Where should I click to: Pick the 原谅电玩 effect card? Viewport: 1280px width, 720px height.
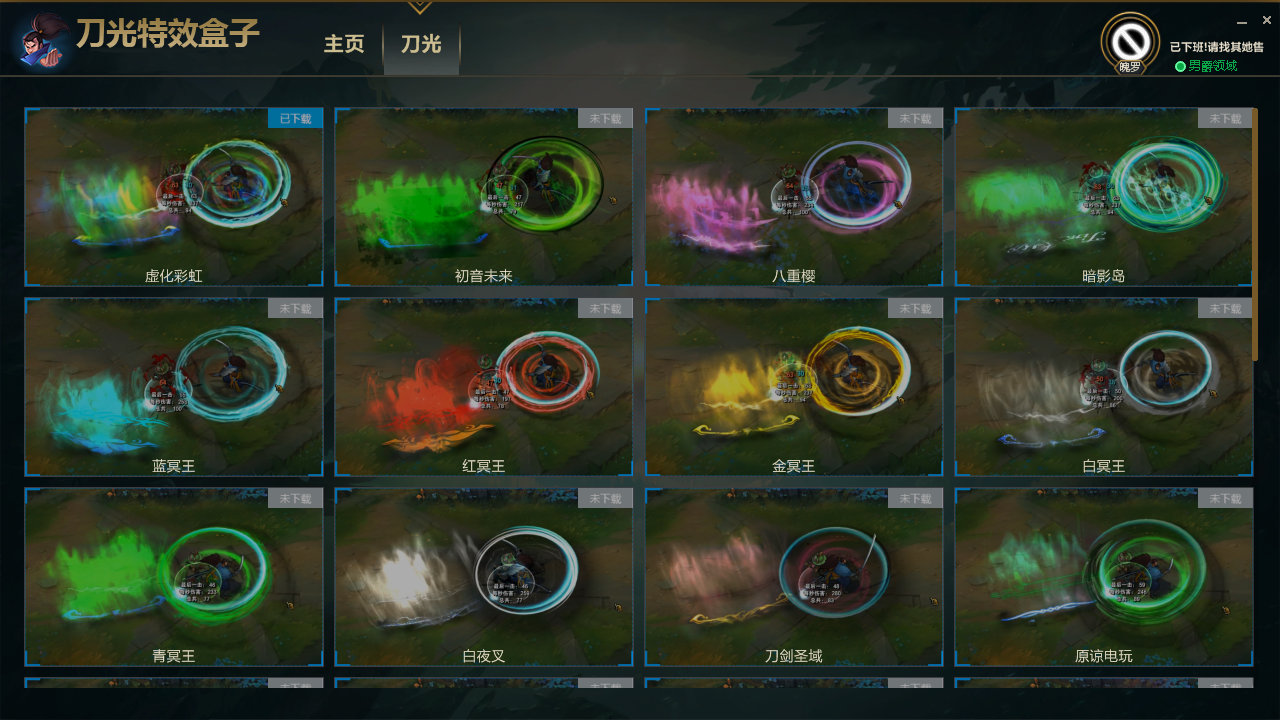click(1104, 576)
